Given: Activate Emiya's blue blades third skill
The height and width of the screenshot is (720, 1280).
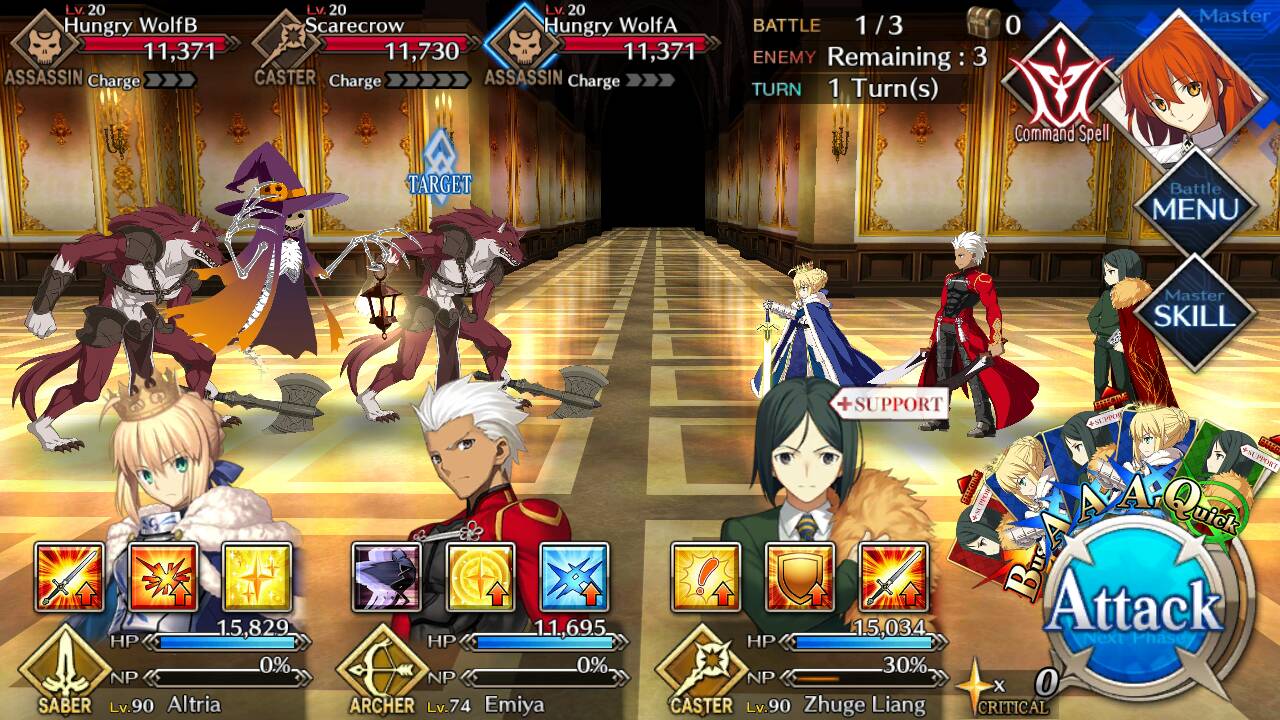Looking at the screenshot, I should [x=574, y=577].
